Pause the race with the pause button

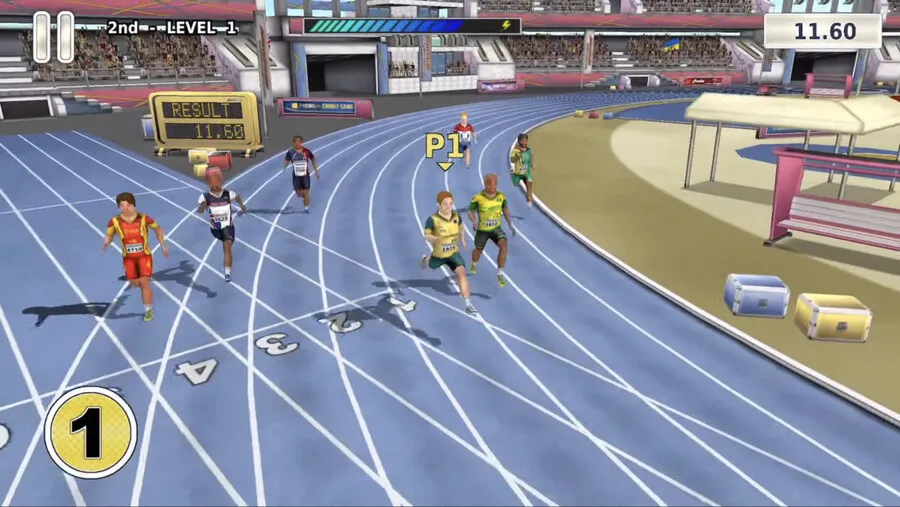pyautogui.click(x=53, y=37)
